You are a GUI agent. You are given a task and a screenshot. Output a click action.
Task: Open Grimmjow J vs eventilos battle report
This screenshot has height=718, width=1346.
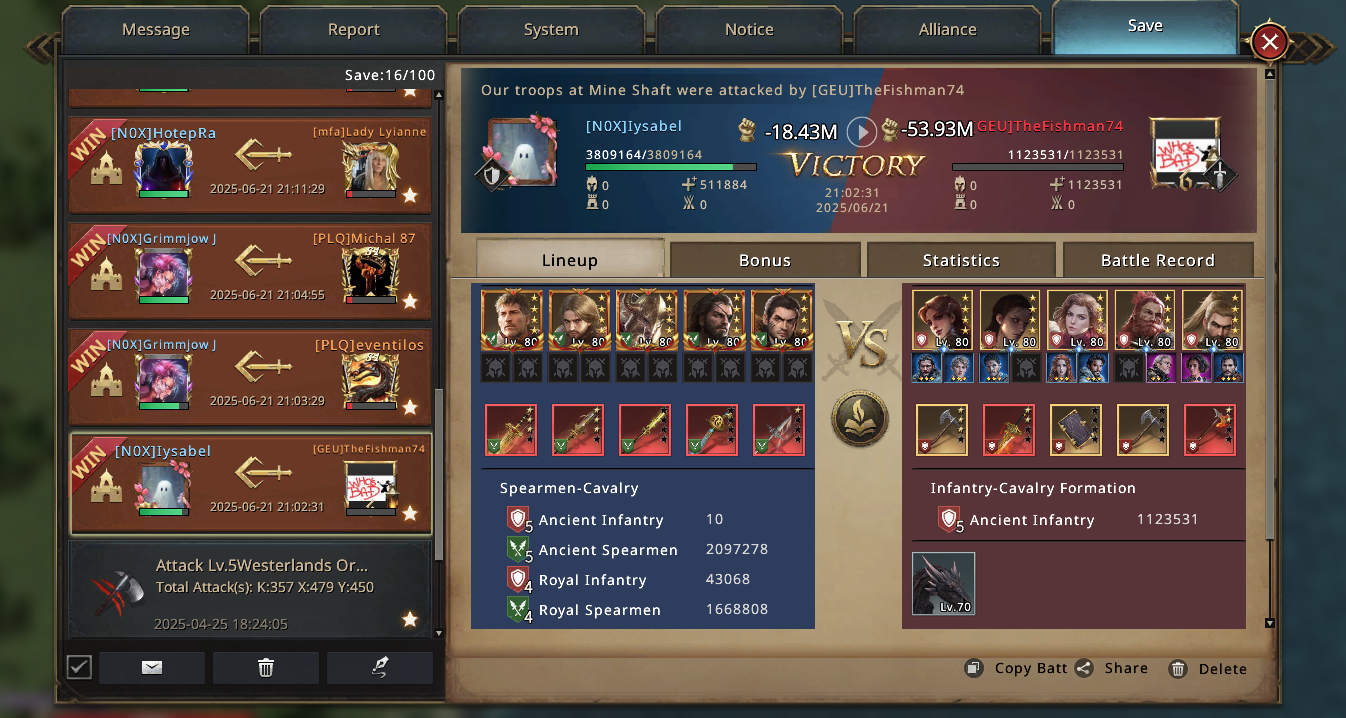coord(250,377)
